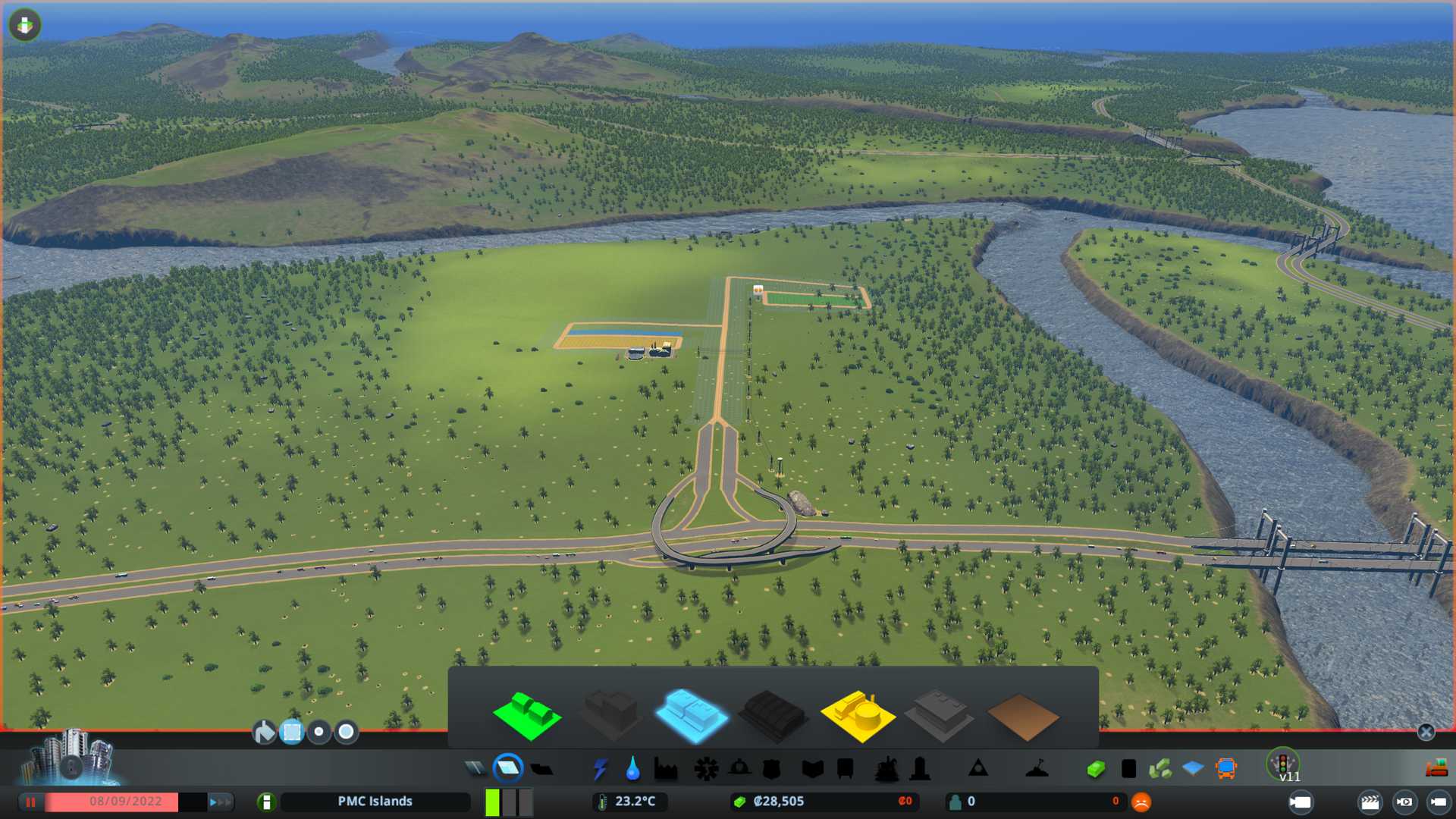The height and width of the screenshot is (819, 1456).
Task: Open the Zoning tool tab
Action: point(508,769)
